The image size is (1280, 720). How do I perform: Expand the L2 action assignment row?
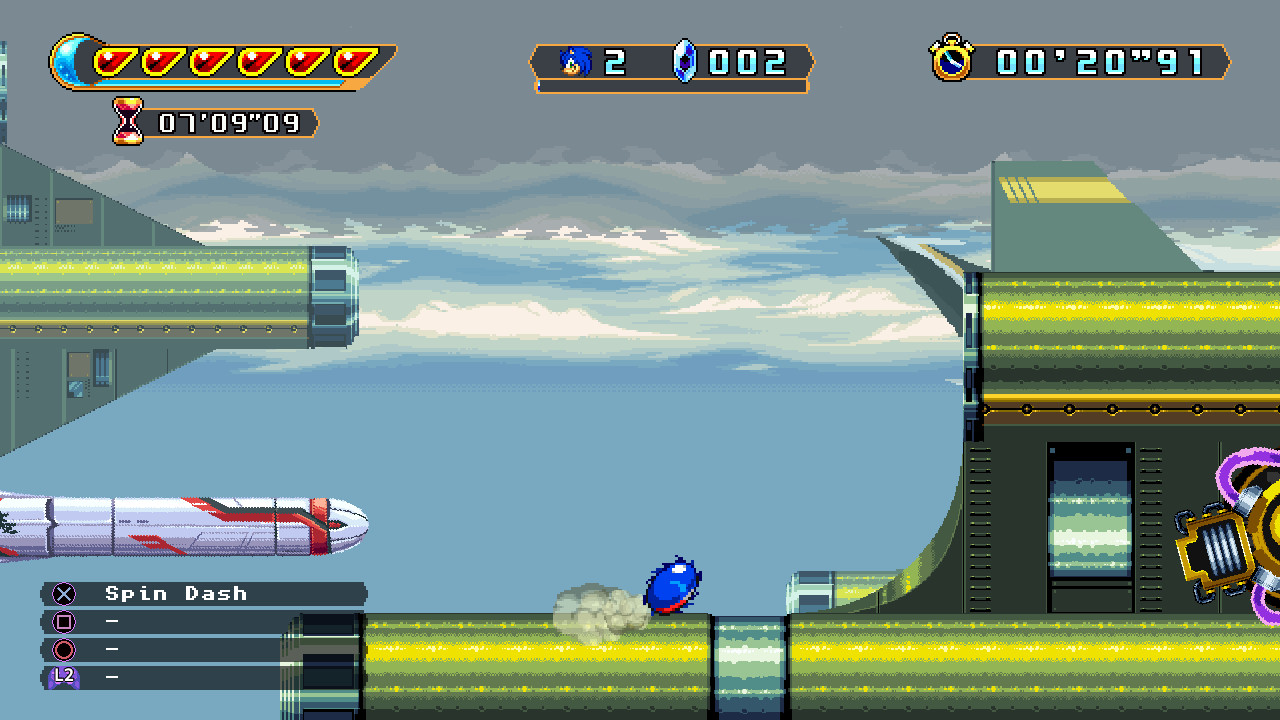[x=200, y=679]
